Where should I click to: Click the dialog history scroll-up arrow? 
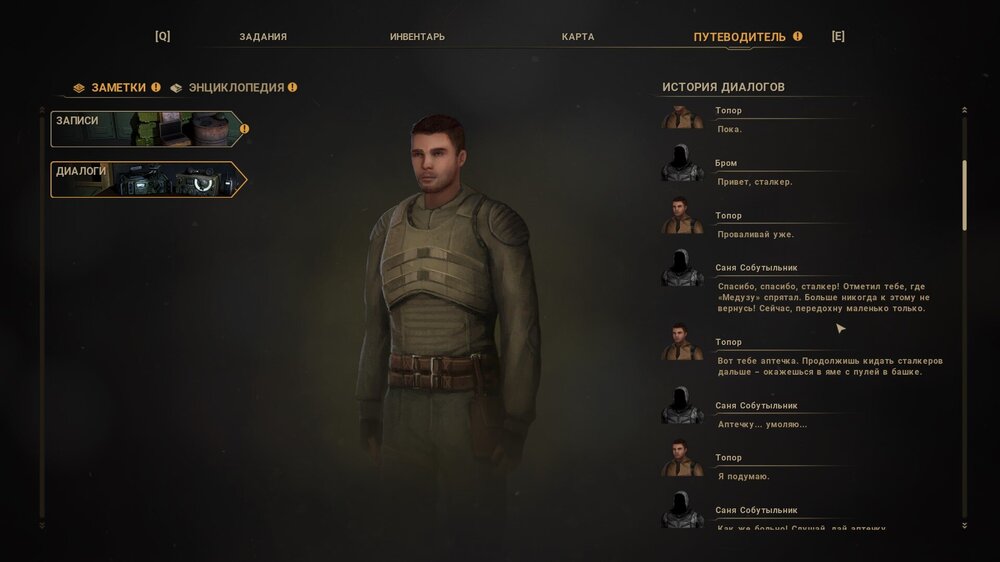pyautogui.click(x=964, y=110)
